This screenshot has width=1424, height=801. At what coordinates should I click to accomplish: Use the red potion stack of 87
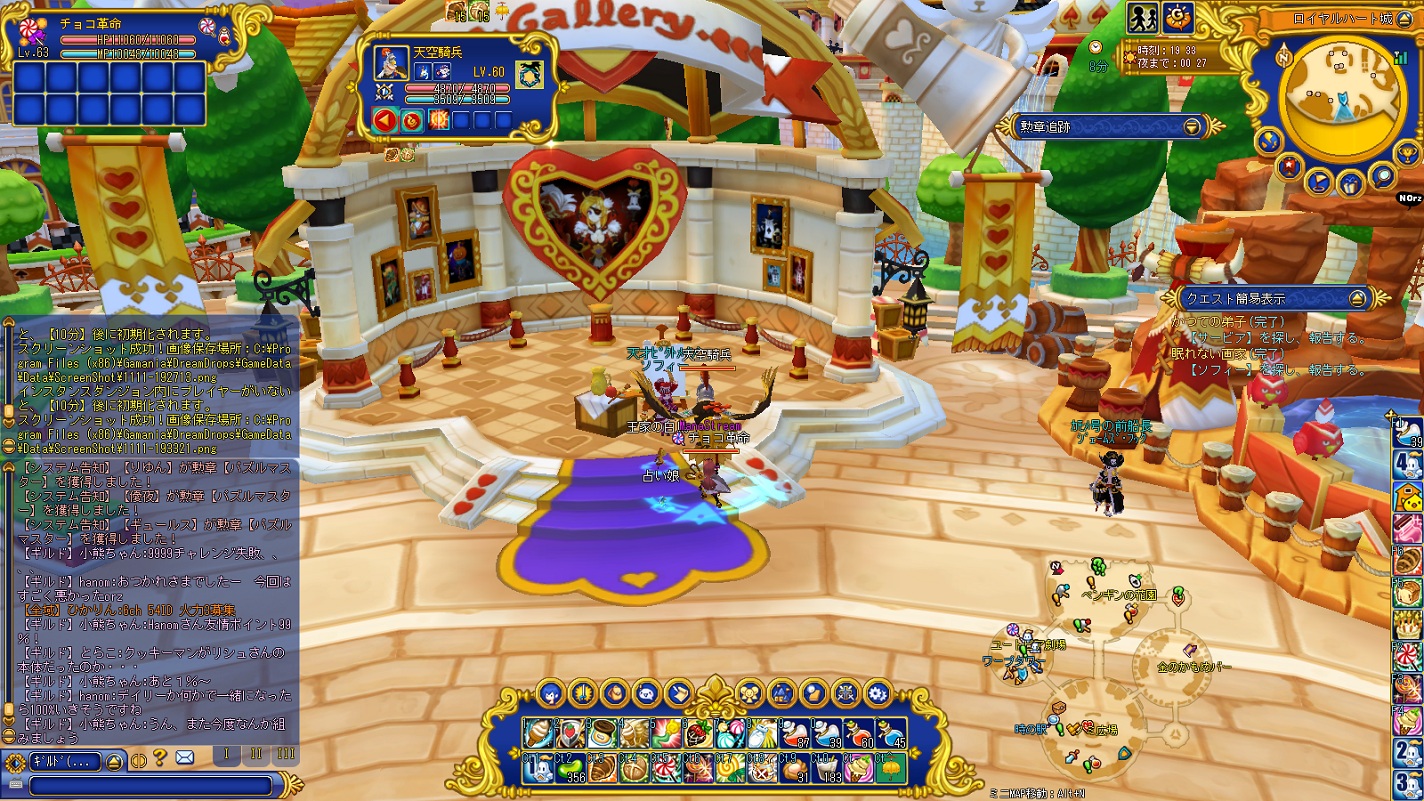(x=794, y=733)
